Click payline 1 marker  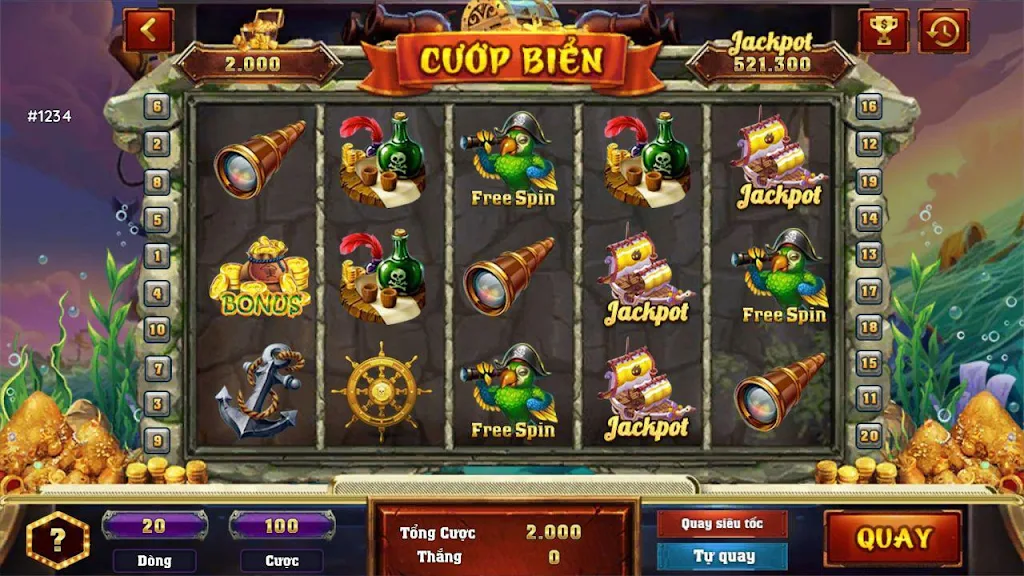[x=157, y=255]
